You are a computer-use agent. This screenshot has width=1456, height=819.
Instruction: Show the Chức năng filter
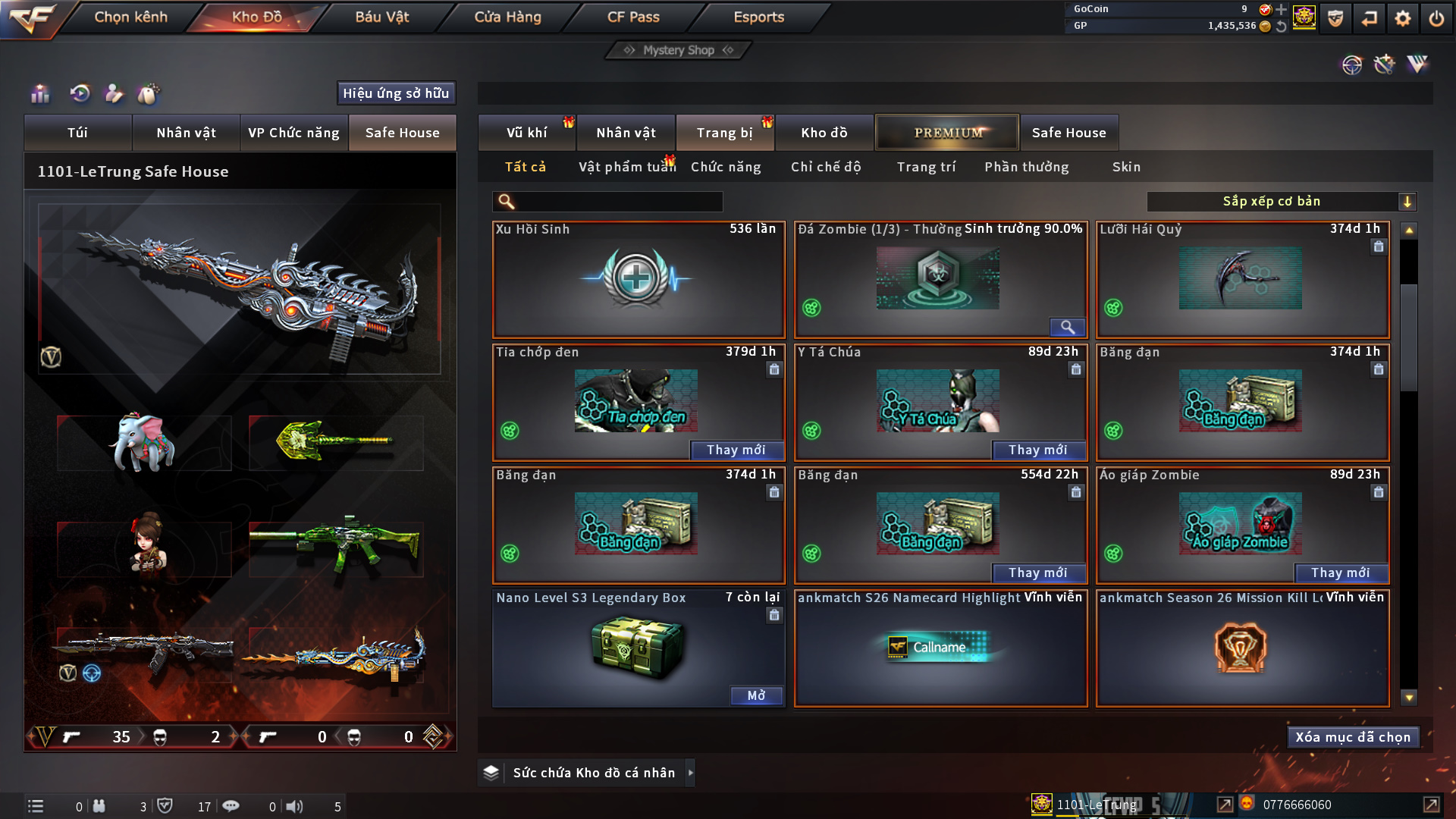pos(726,167)
